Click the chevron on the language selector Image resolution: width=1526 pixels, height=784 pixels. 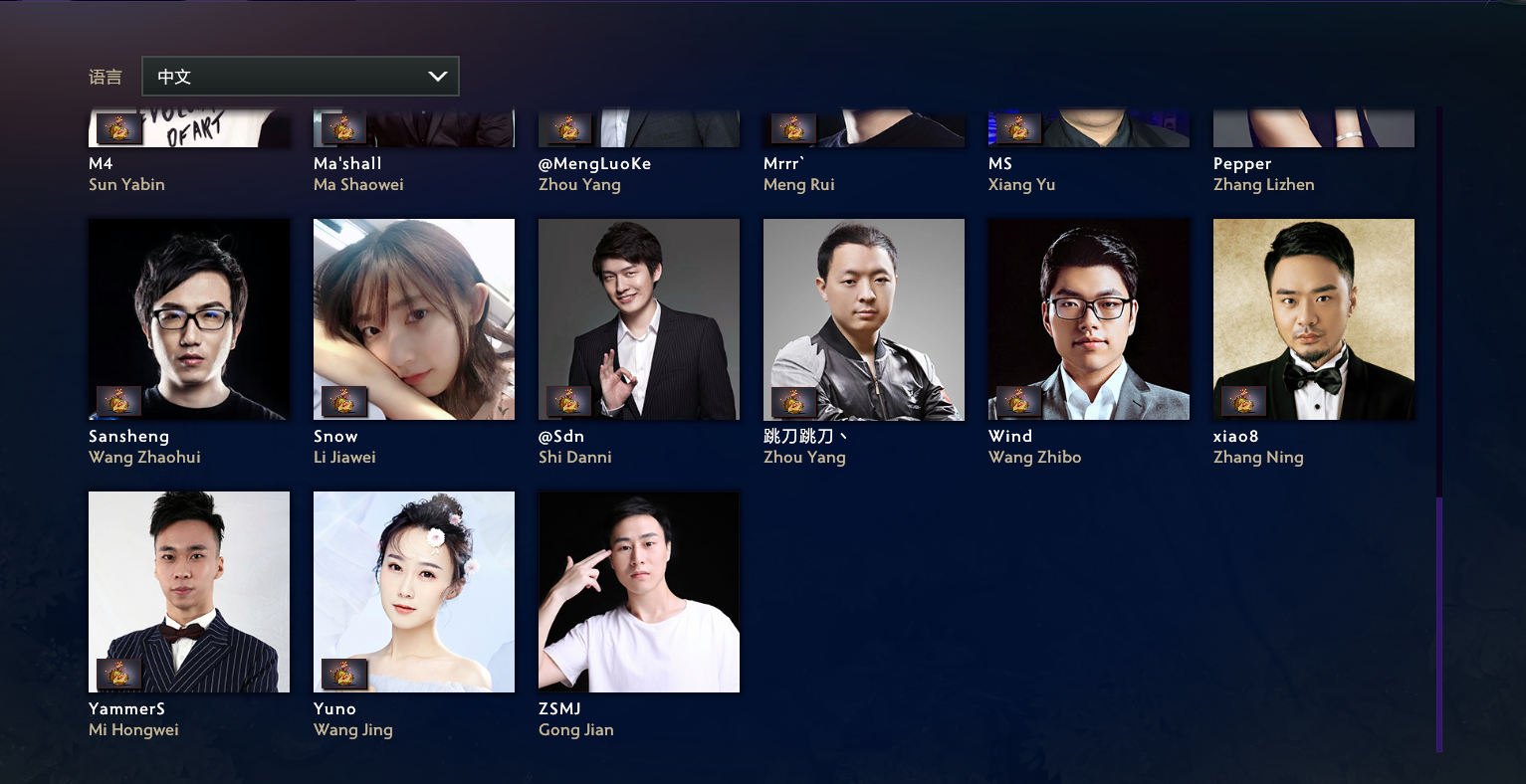(438, 76)
